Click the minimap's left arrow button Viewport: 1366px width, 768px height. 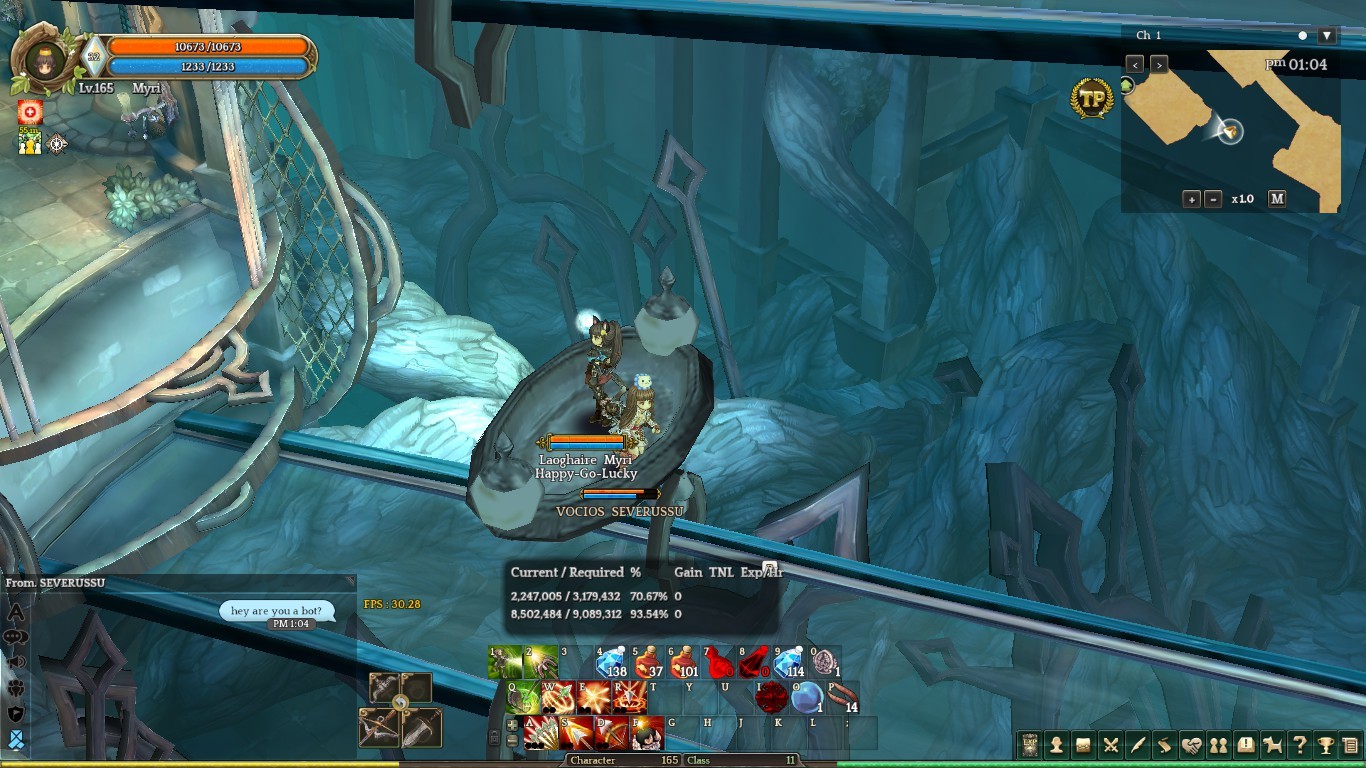[x=1135, y=64]
